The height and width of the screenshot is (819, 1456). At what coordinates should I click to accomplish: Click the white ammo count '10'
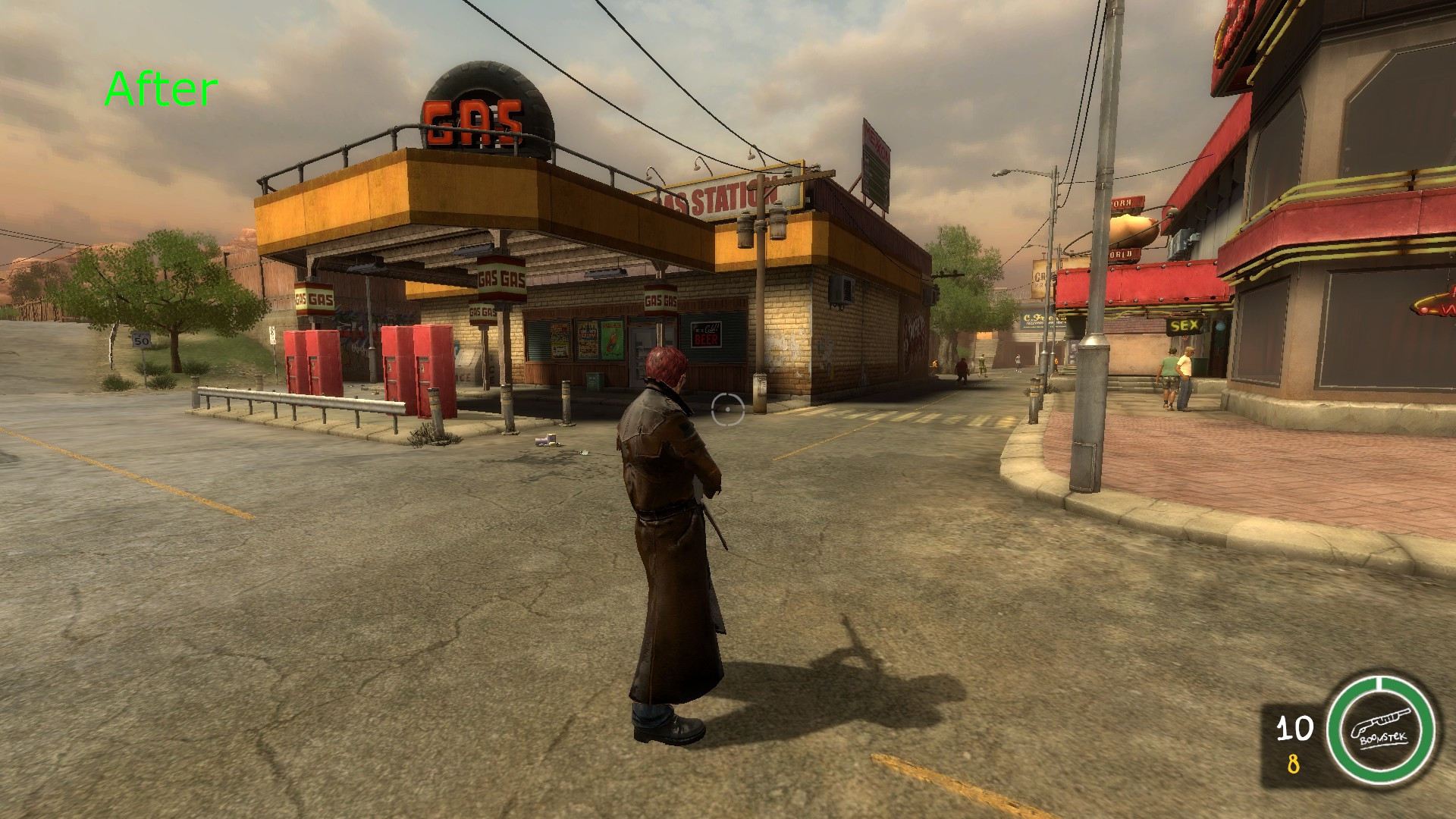[1294, 728]
